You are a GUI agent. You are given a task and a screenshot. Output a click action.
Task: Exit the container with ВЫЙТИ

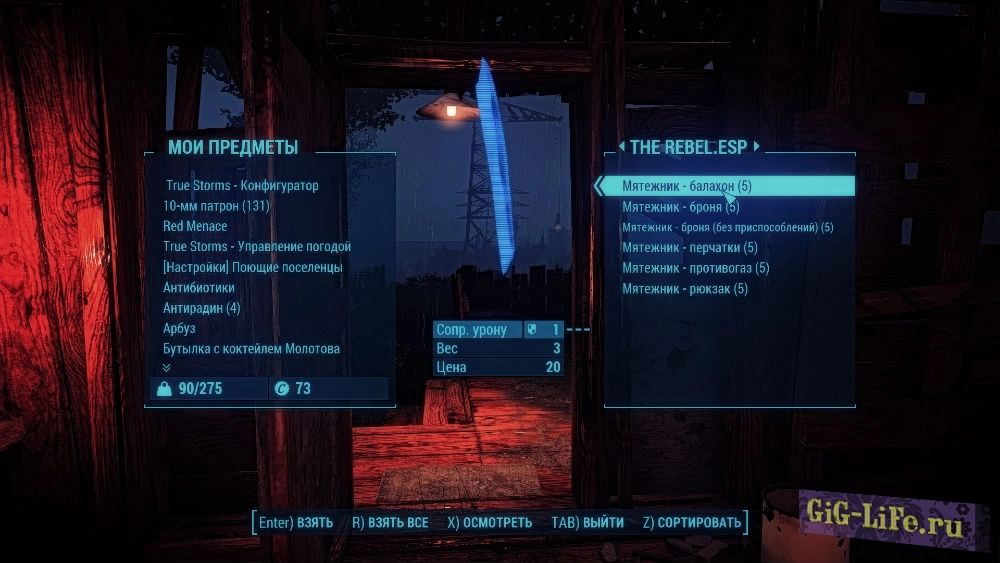pyautogui.click(x=587, y=523)
